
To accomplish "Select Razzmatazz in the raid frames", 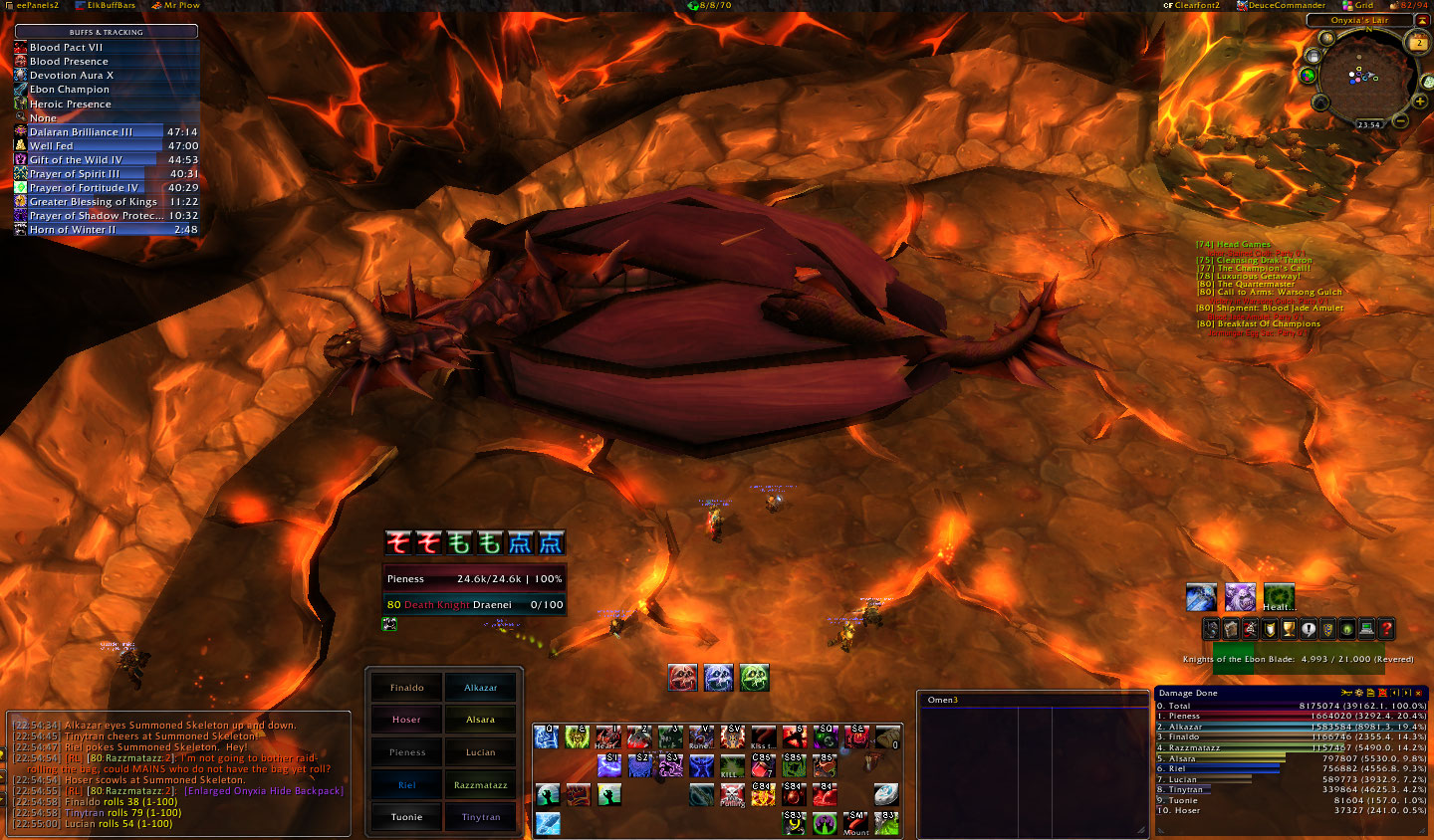I will [x=480, y=785].
